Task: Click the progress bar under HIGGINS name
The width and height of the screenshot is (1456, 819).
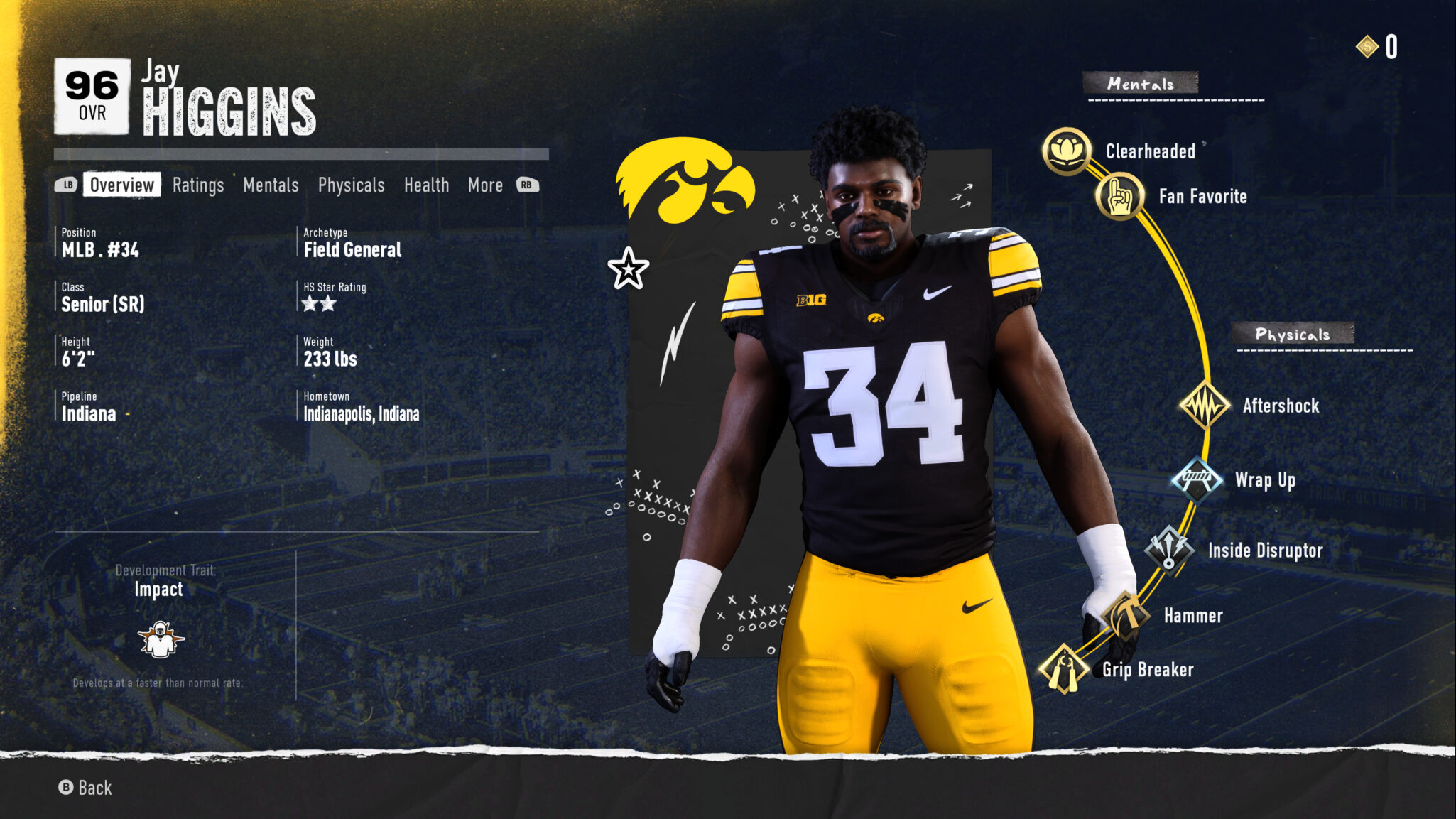Action: (x=300, y=151)
